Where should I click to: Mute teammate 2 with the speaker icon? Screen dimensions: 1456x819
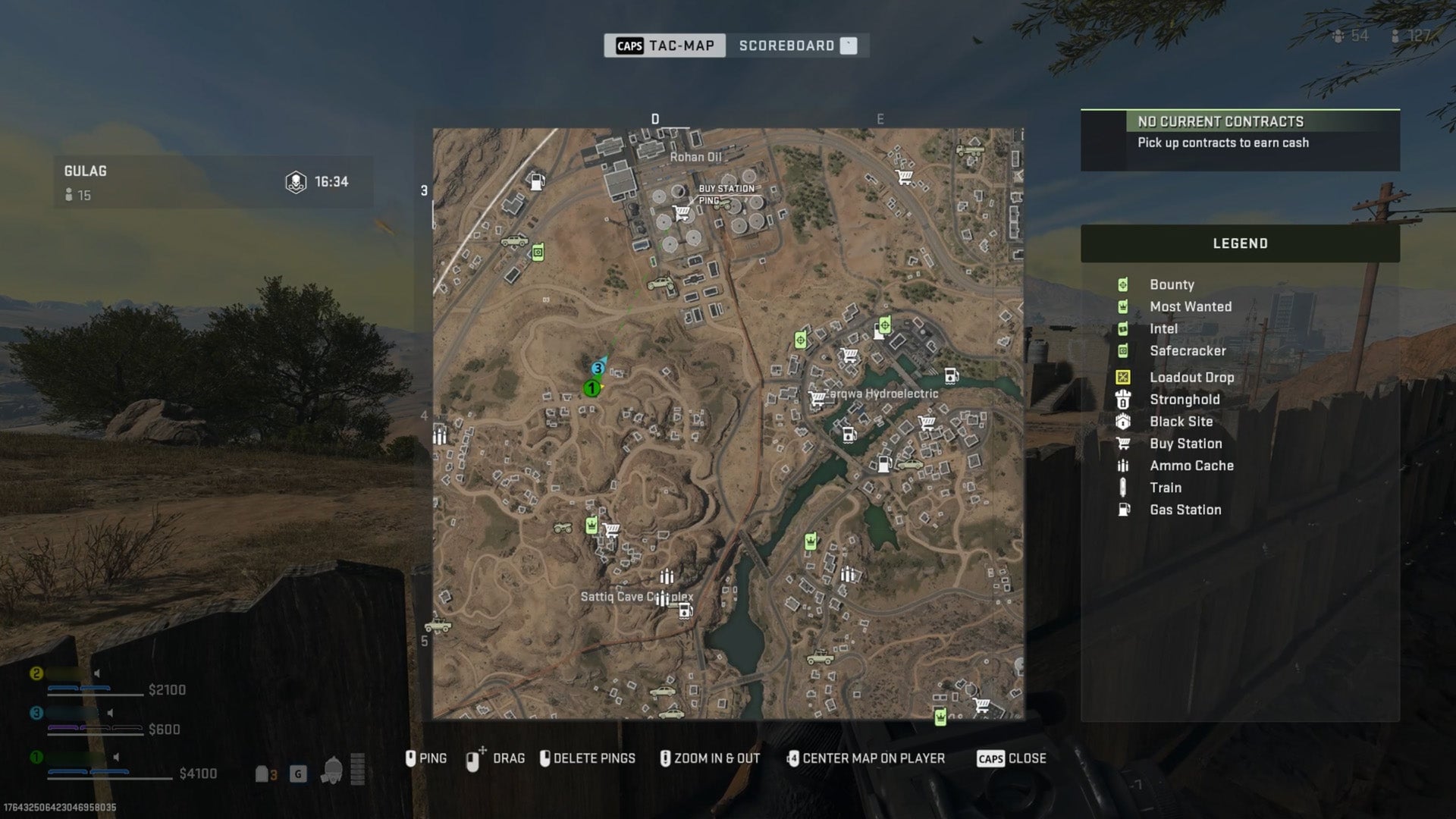pyautogui.click(x=97, y=673)
